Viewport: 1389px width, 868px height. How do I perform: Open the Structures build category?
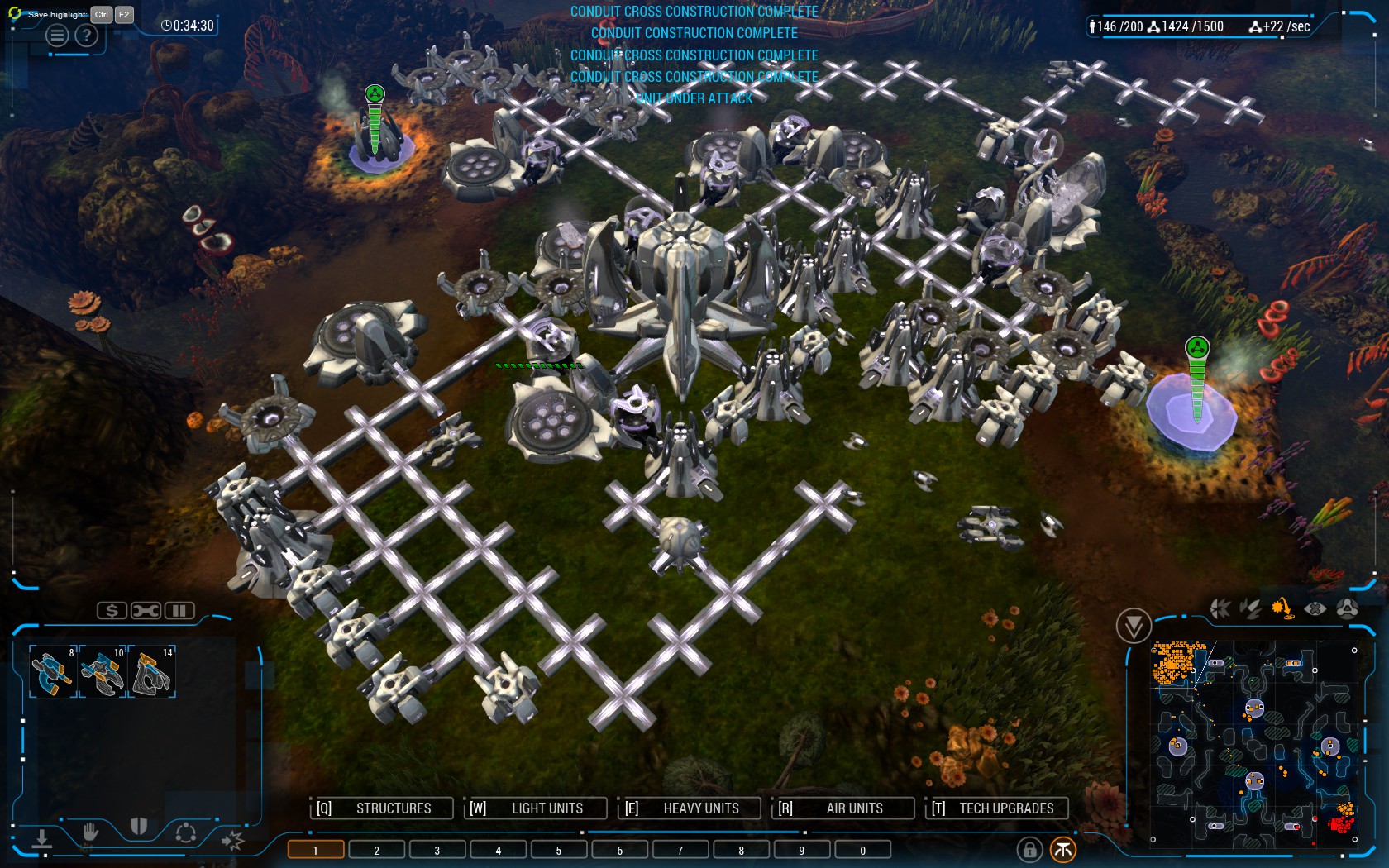pyautogui.click(x=382, y=808)
